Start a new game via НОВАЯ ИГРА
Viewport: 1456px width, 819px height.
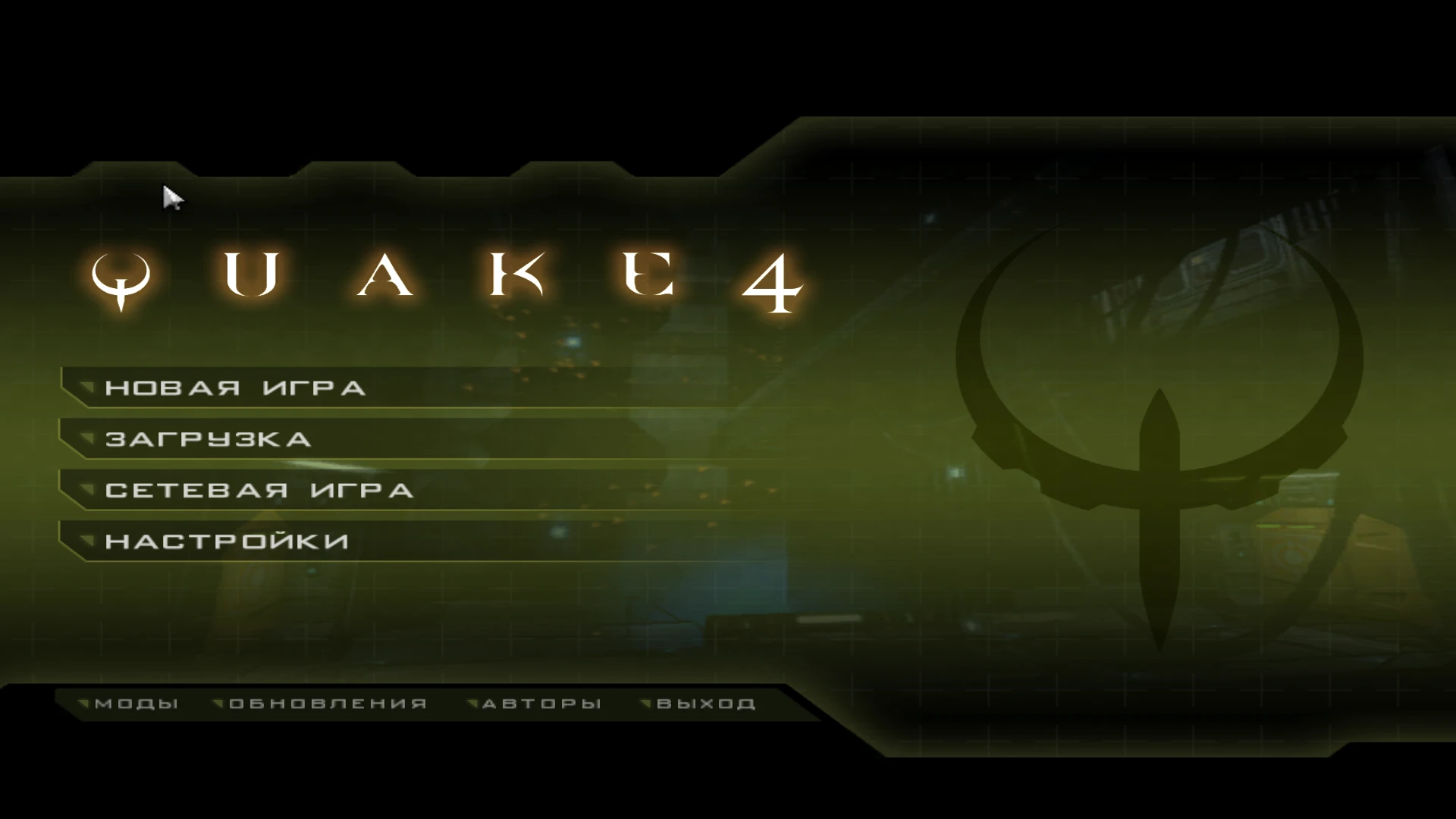pos(237,388)
